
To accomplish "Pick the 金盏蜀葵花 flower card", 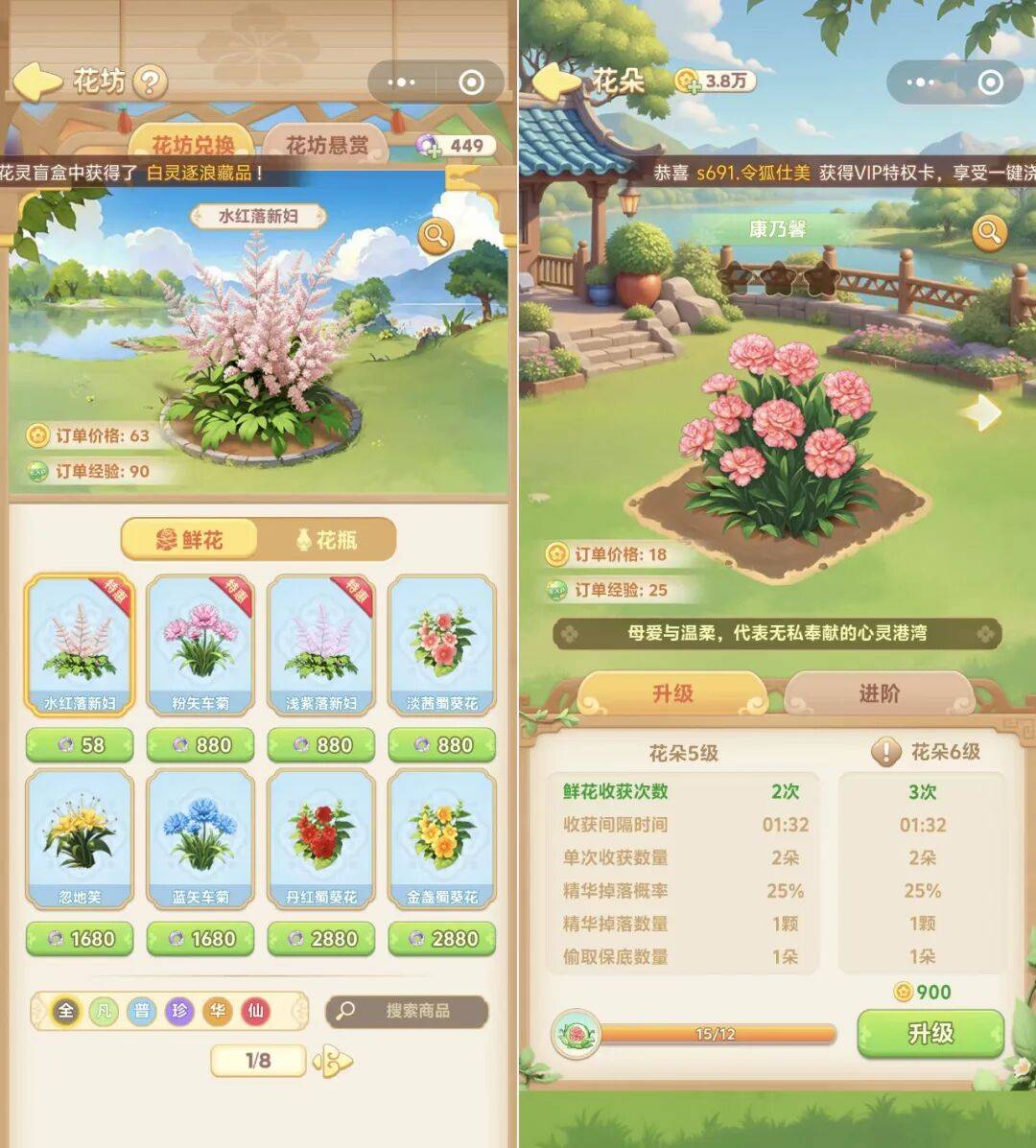I will click(x=442, y=839).
